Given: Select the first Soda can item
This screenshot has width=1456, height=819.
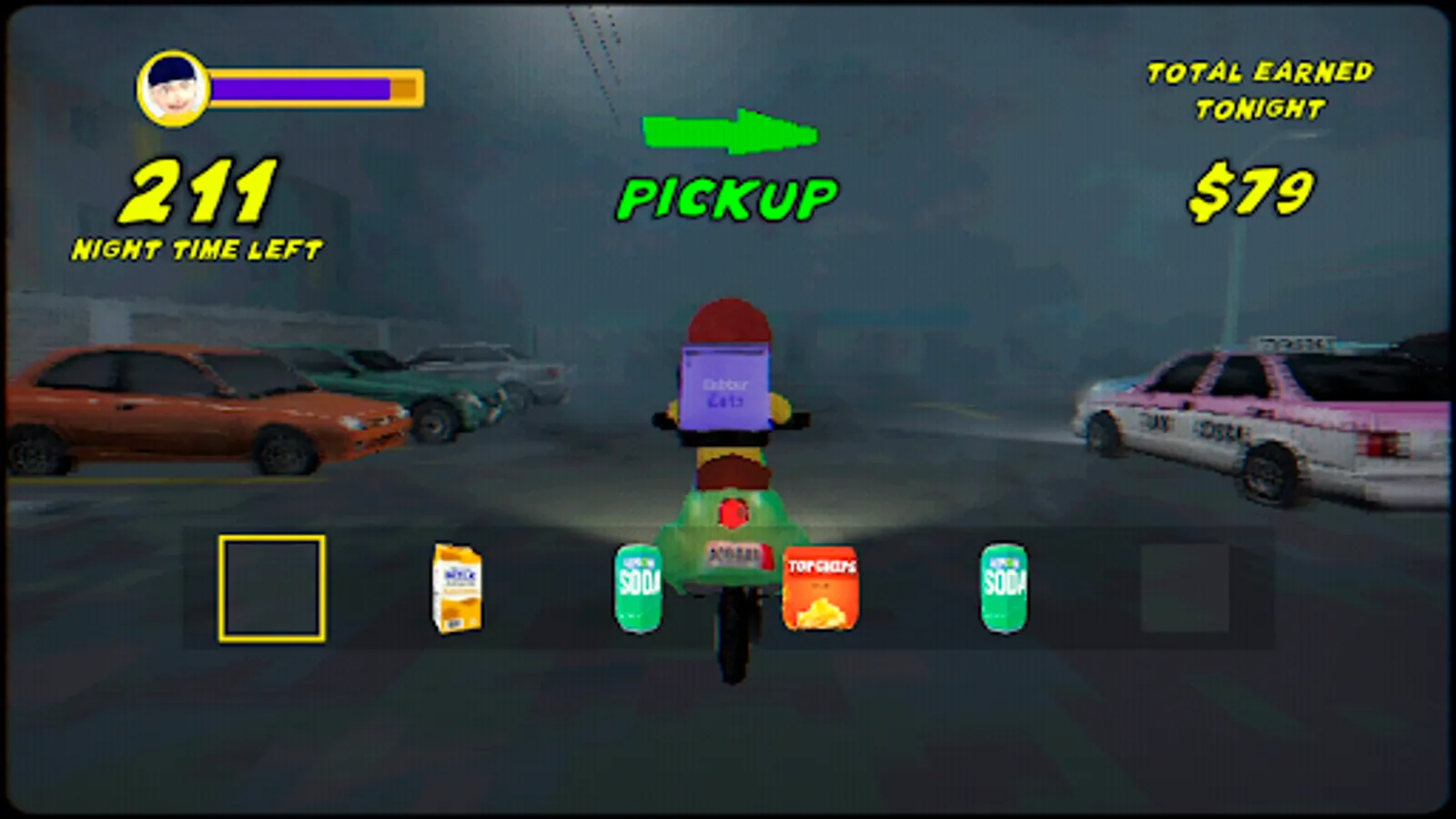Looking at the screenshot, I should (640, 587).
